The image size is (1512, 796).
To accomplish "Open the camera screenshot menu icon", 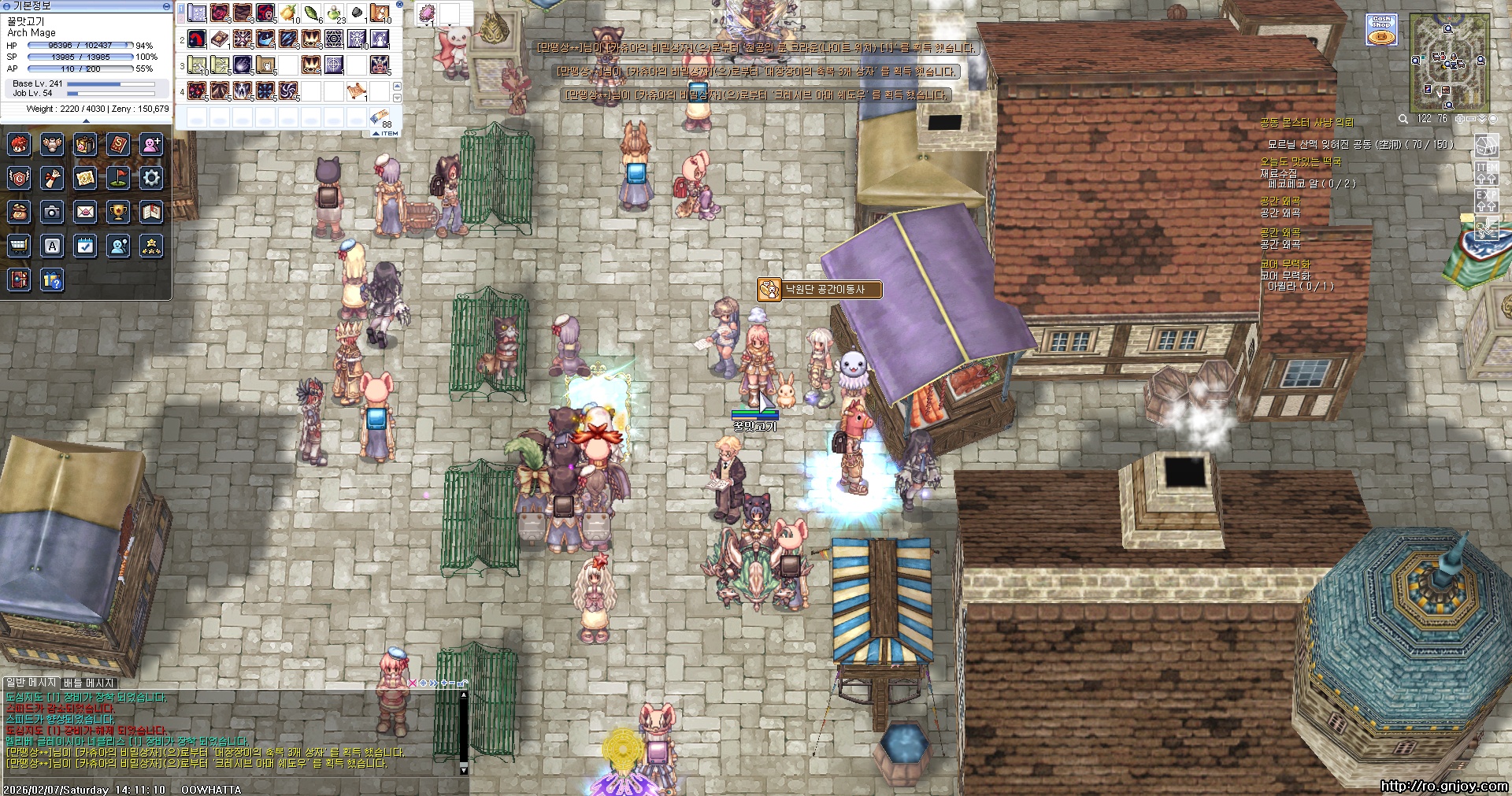I will 52,212.
